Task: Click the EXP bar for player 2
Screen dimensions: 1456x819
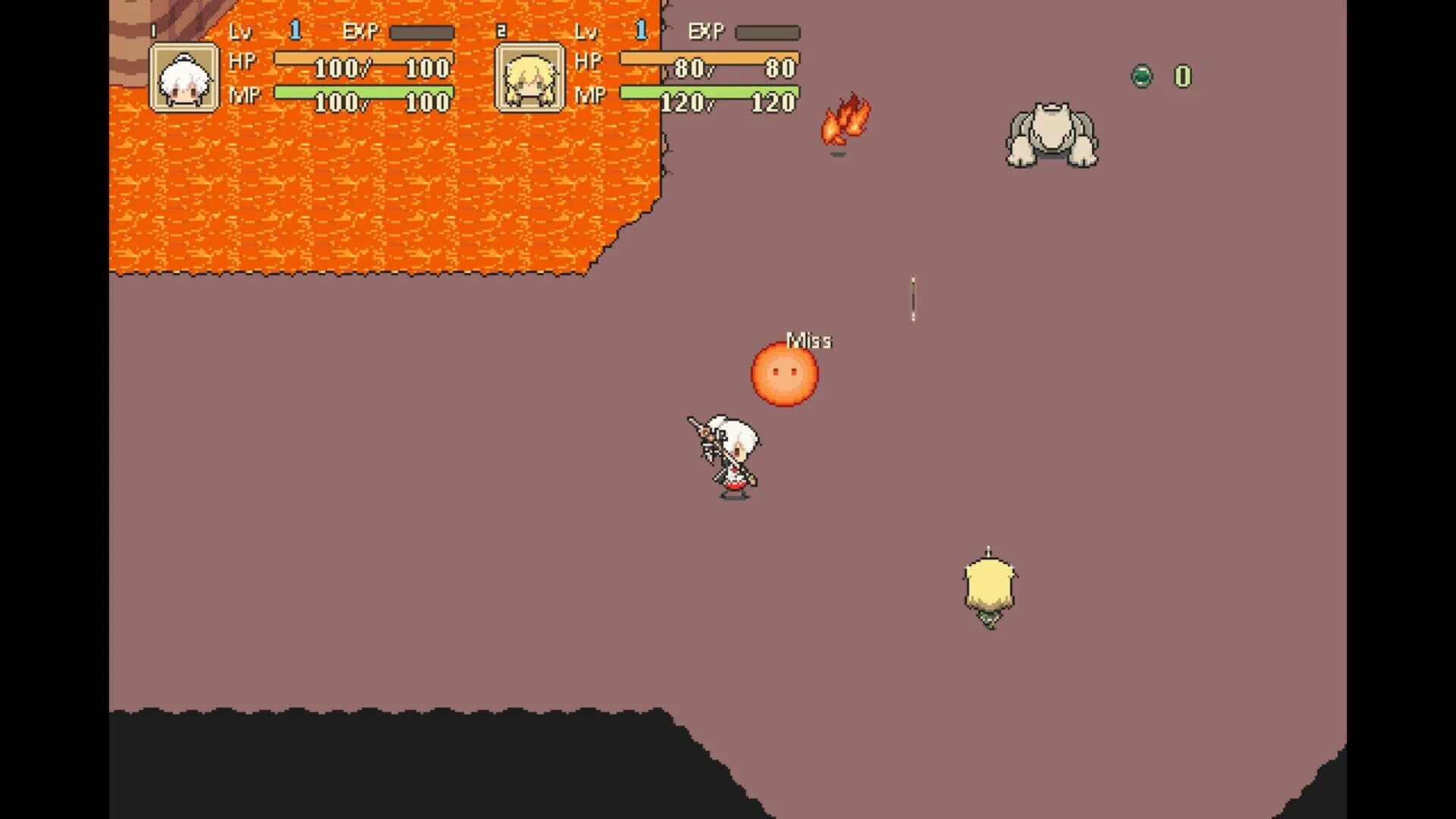Action: [x=768, y=32]
